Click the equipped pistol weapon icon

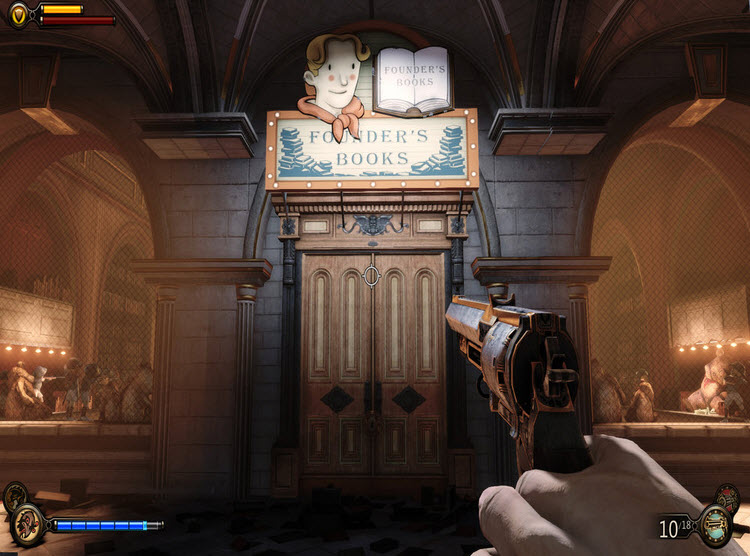click(x=714, y=524)
